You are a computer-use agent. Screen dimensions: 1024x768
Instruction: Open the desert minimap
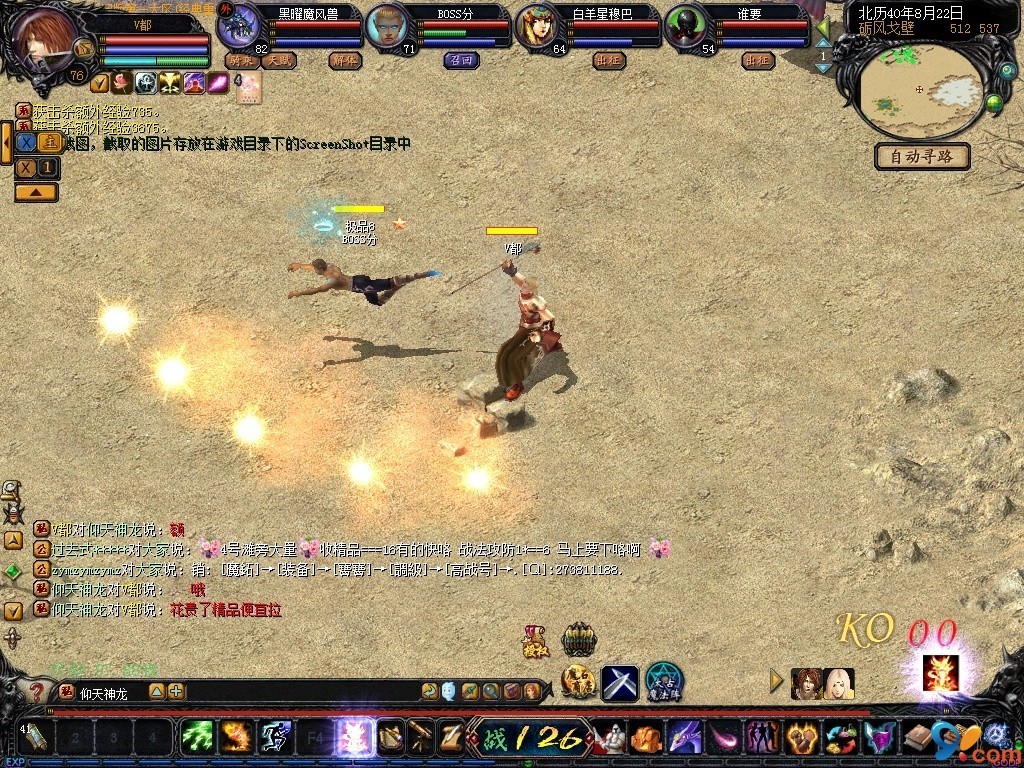921,90
